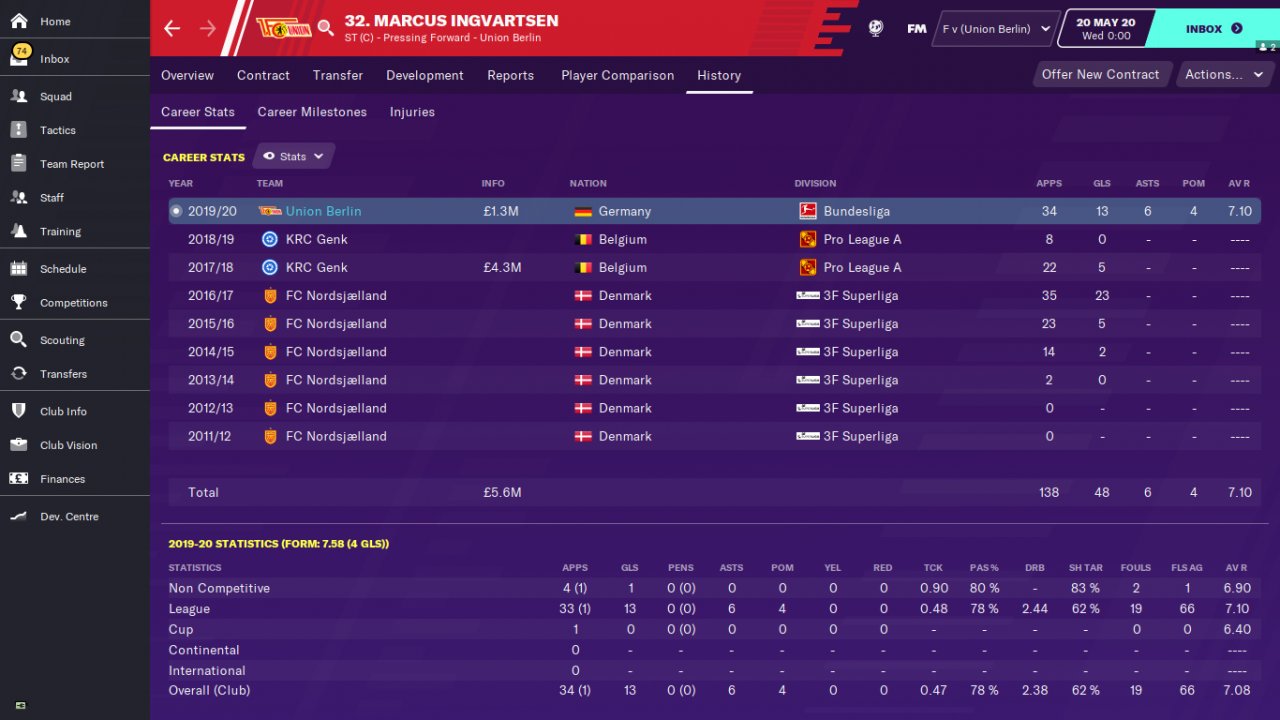Open the Inbox from the sidebar
The width and height of the screenshot is (1280, 720).
pyautogui.click(x=54, y=59)
